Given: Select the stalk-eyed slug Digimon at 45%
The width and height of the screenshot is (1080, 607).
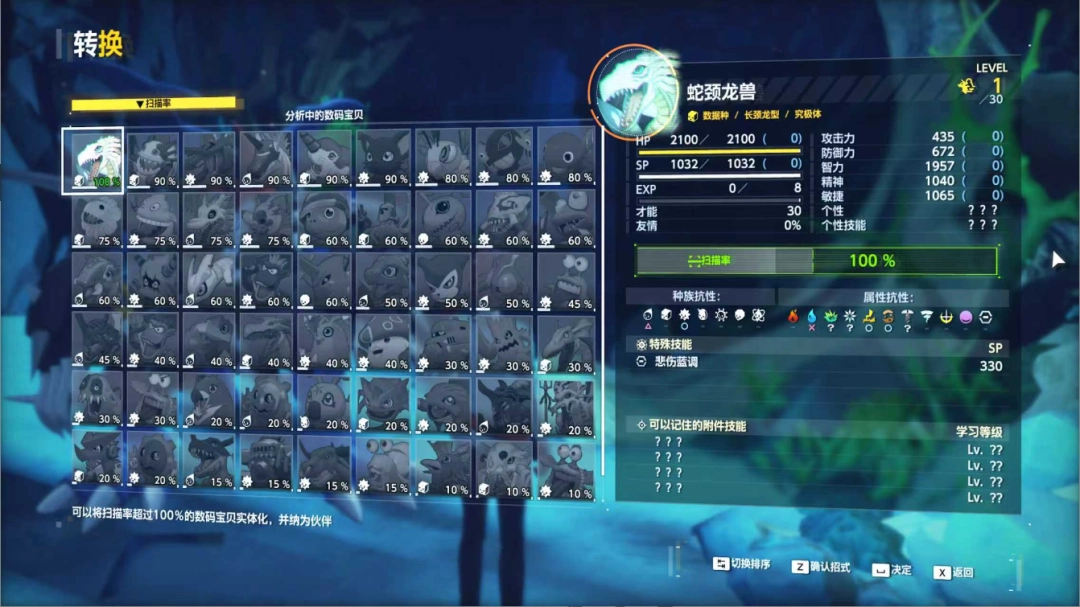Looking at the screenshot, I should pos(565,278).
